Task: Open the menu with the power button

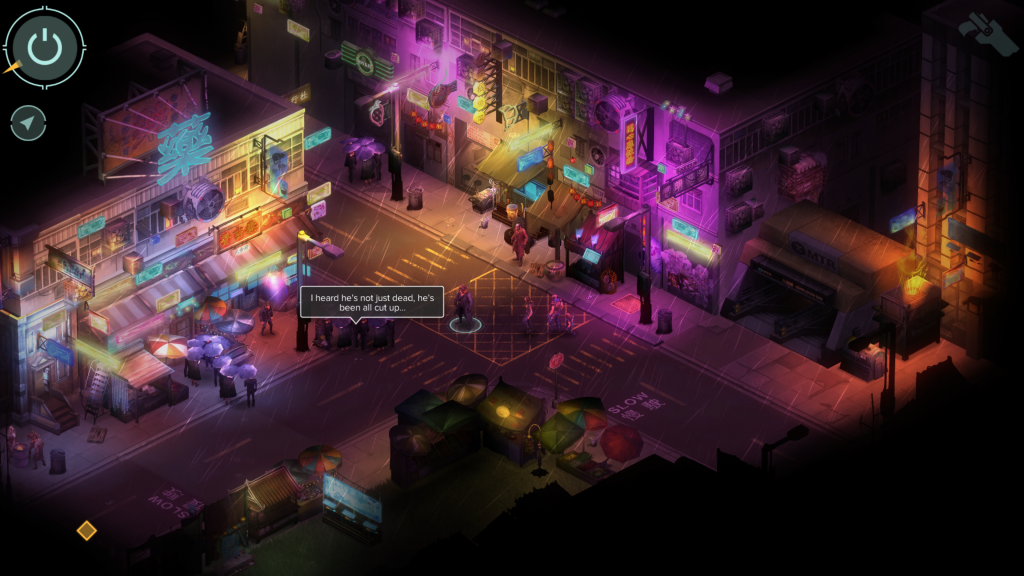Action: tap(44, 45)
